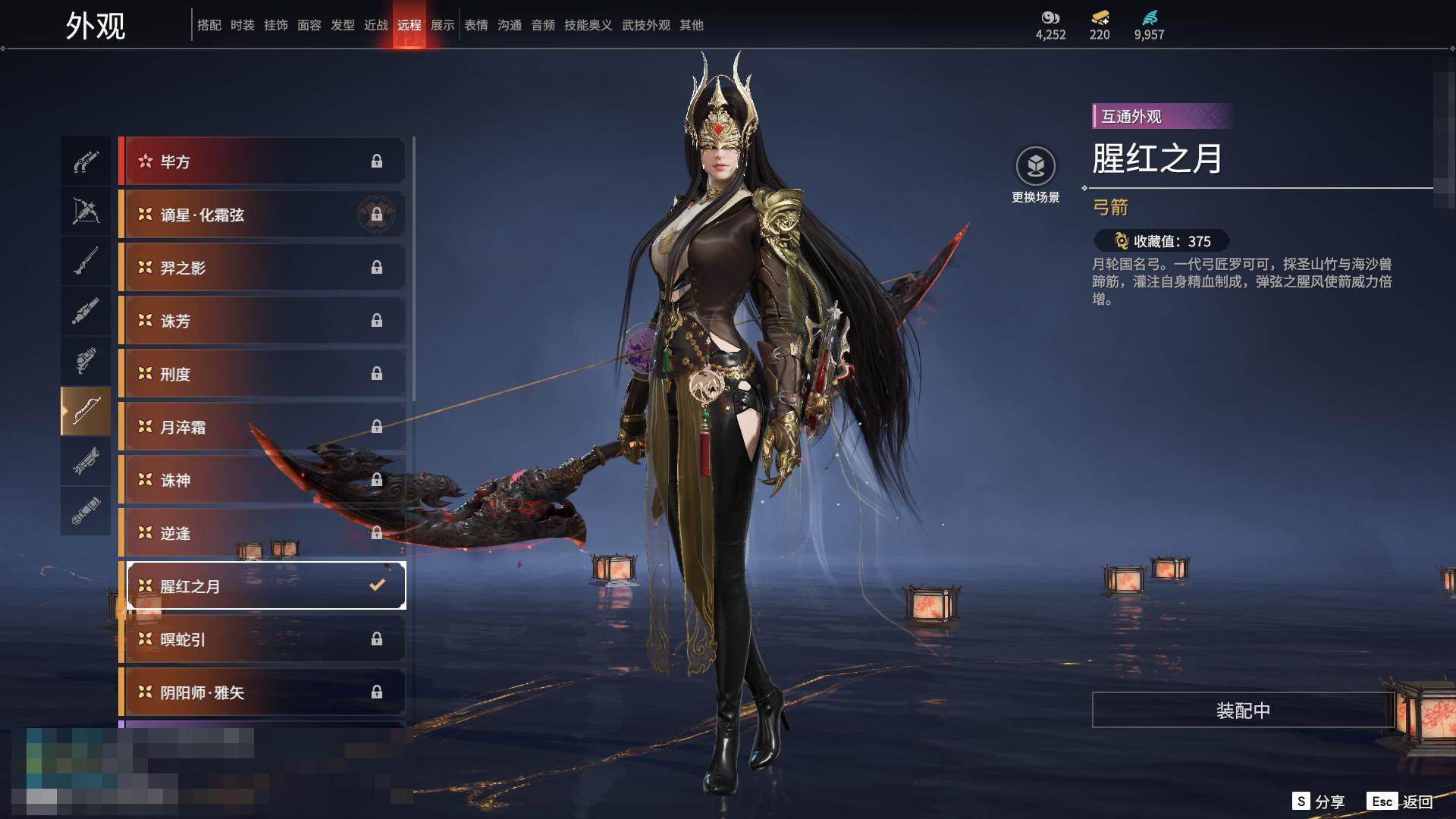The image size is (1456, 819).
Task: Click the 分享 share button
Action: point(1318,802)
